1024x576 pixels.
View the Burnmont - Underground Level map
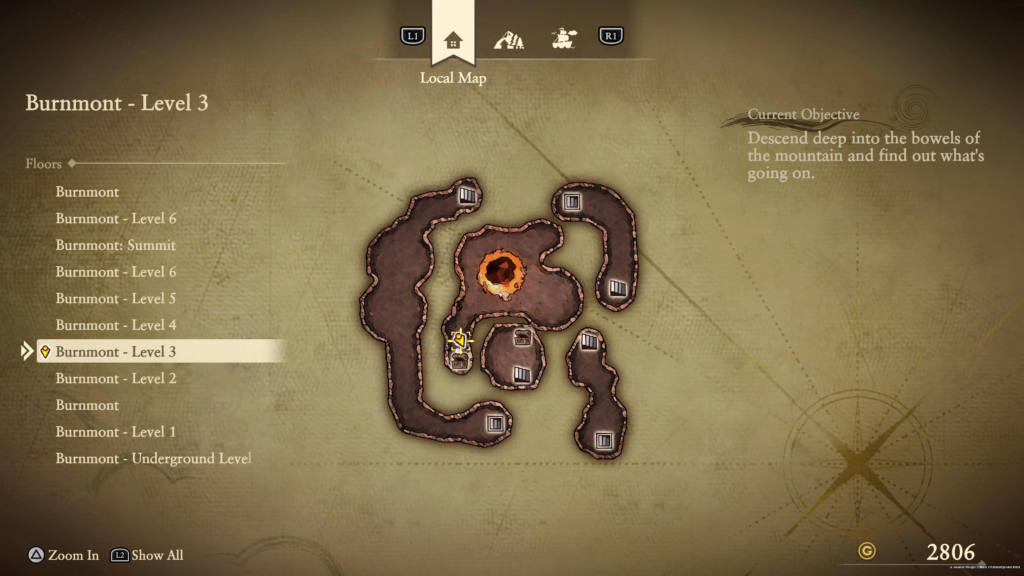pyautogui.click(x=153, y=458)
